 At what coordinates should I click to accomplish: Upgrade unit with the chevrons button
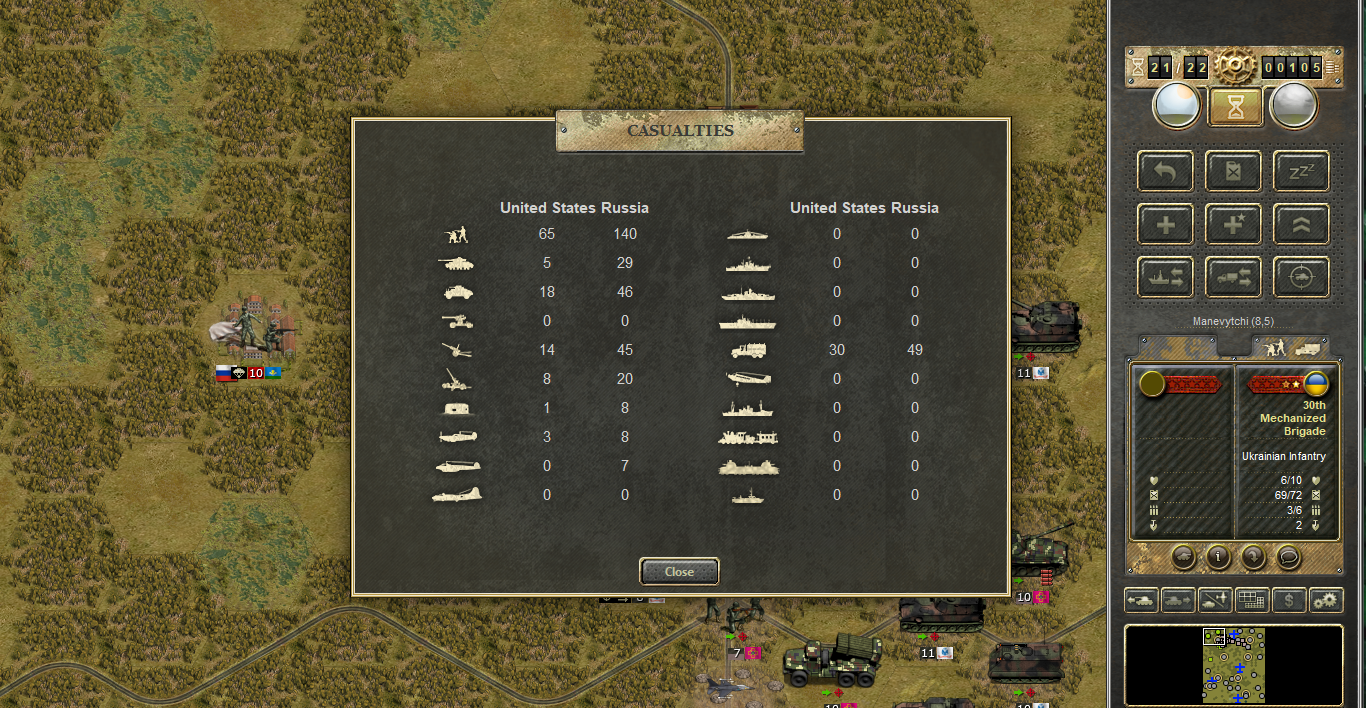point(1301,224)
